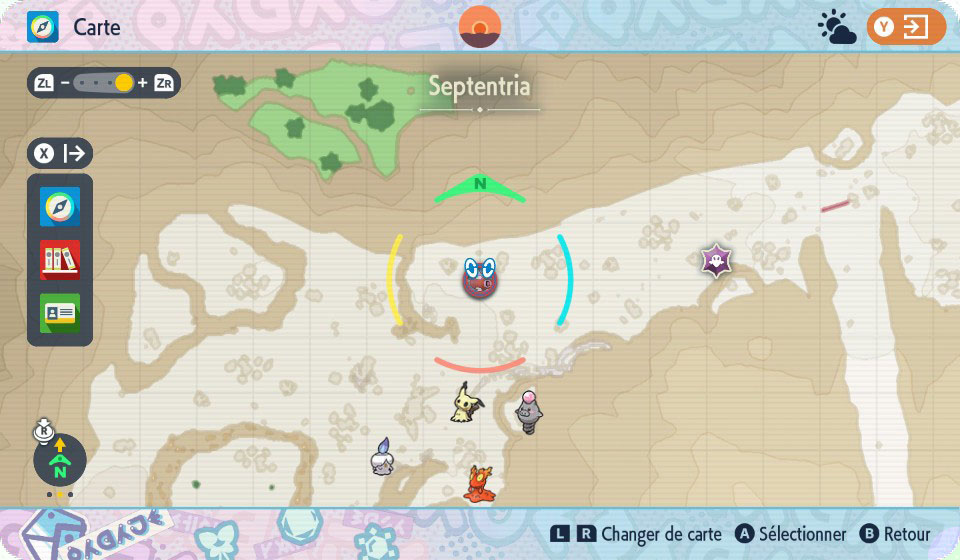Select the Mimikyu map marker
960x560 pixels.
tap(464, 402)
